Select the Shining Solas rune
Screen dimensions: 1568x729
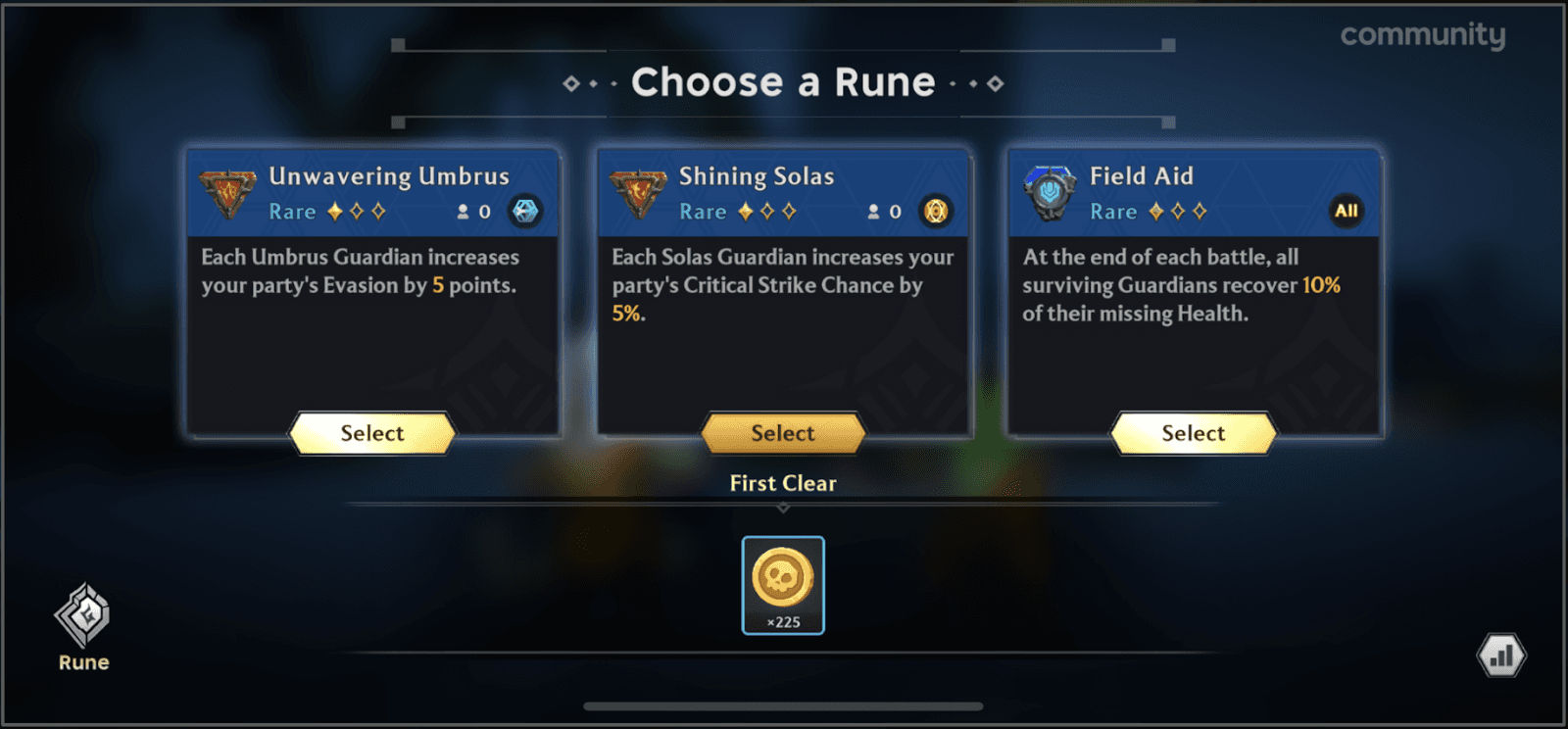[x=782, y=433]
